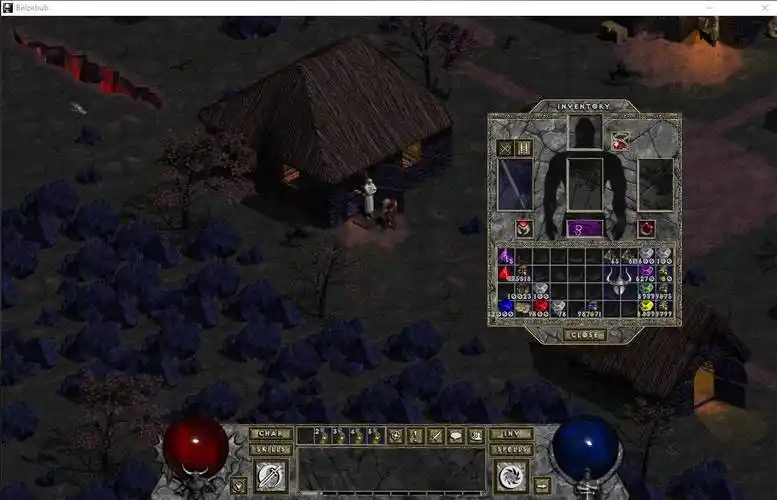Select the horned helmet in the inventory

[x=617, y=281]
